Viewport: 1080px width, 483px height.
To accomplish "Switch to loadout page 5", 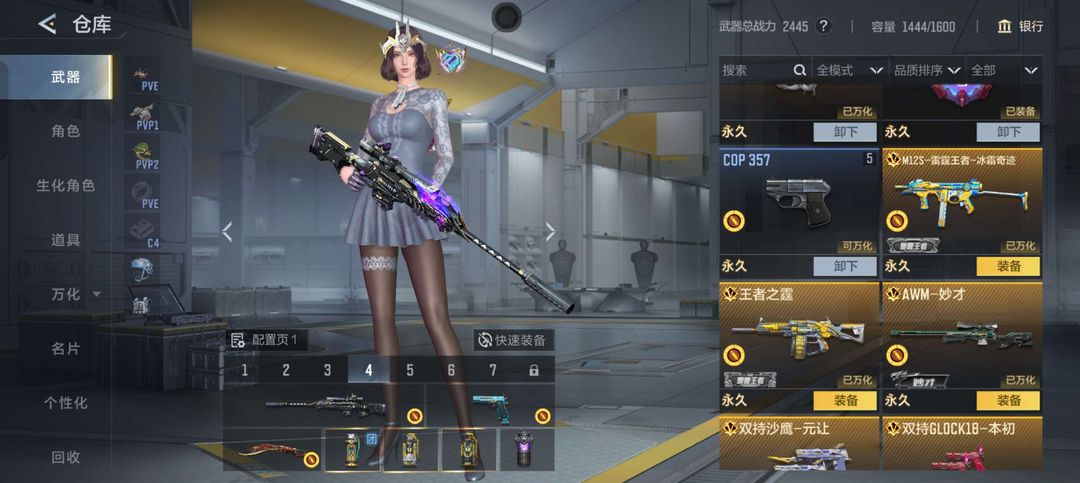I will pyautogui.click(x=410, y=370).
